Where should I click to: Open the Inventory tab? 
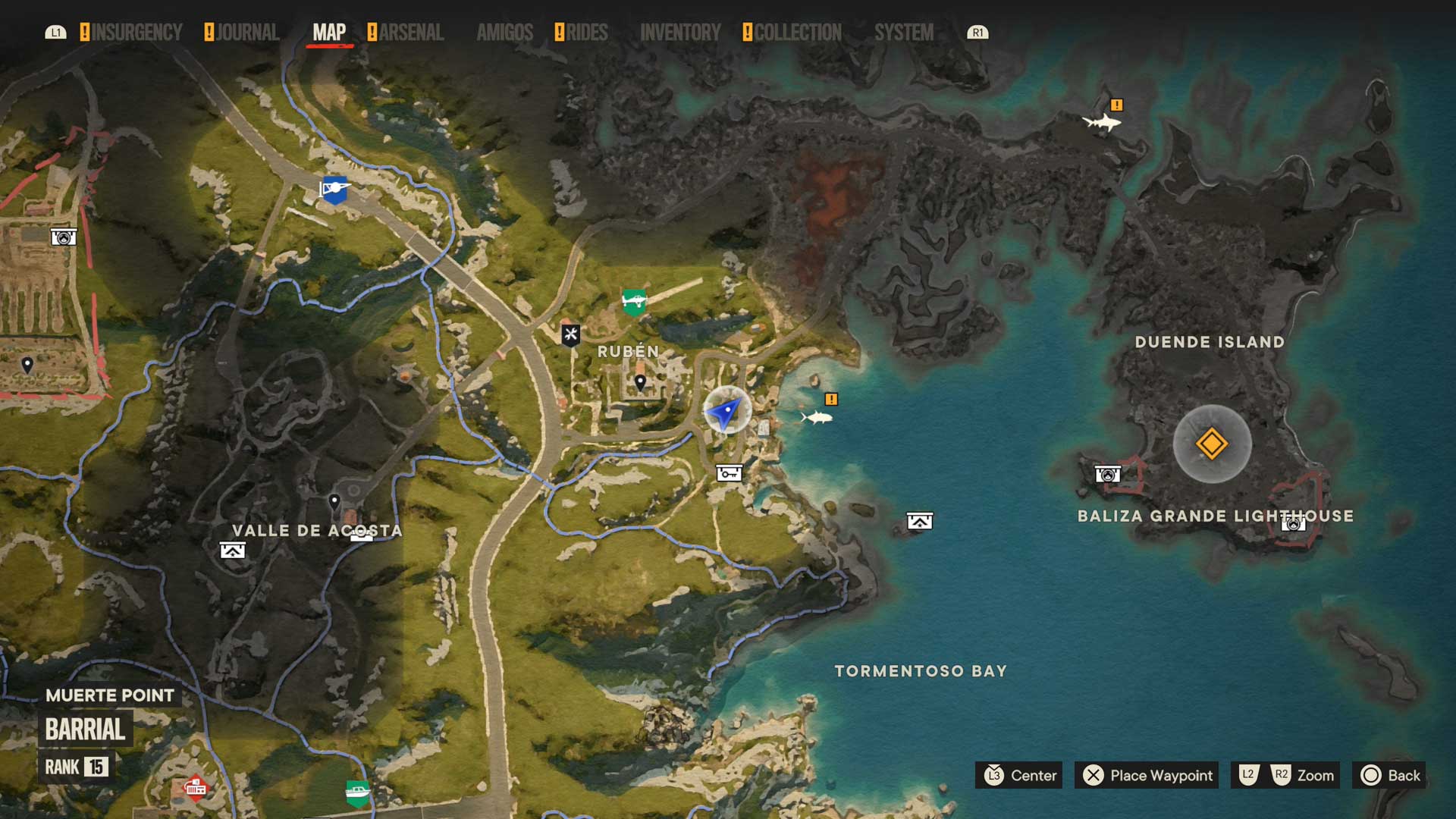[x=680, y=33]
